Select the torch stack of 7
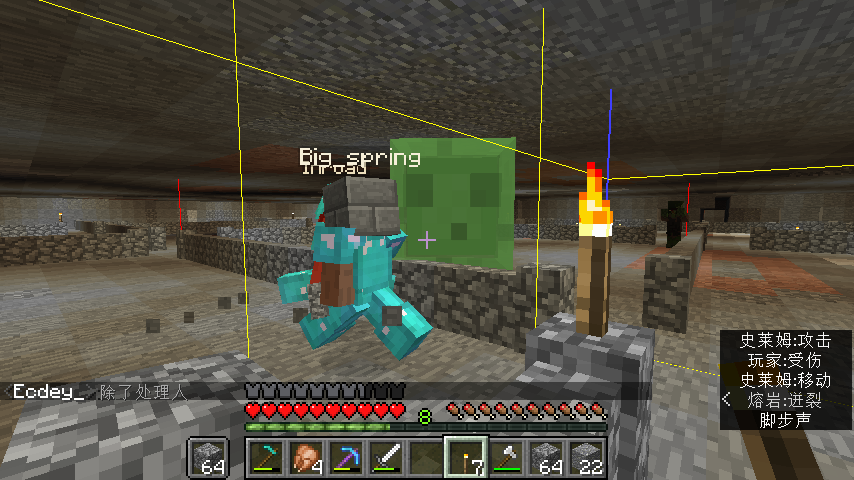854x480 pixels. point(465,458)
